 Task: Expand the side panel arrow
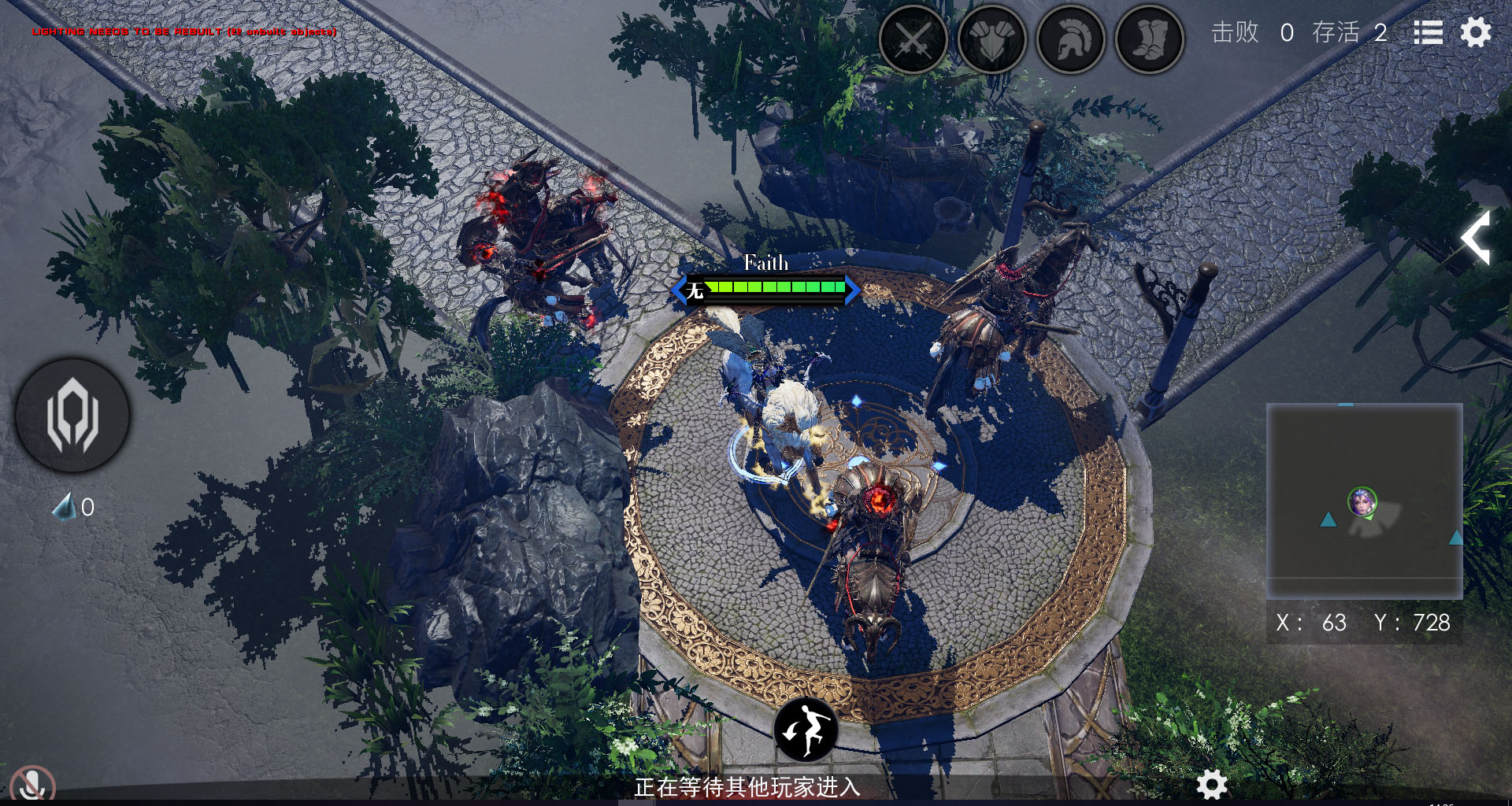[1477, 237]
